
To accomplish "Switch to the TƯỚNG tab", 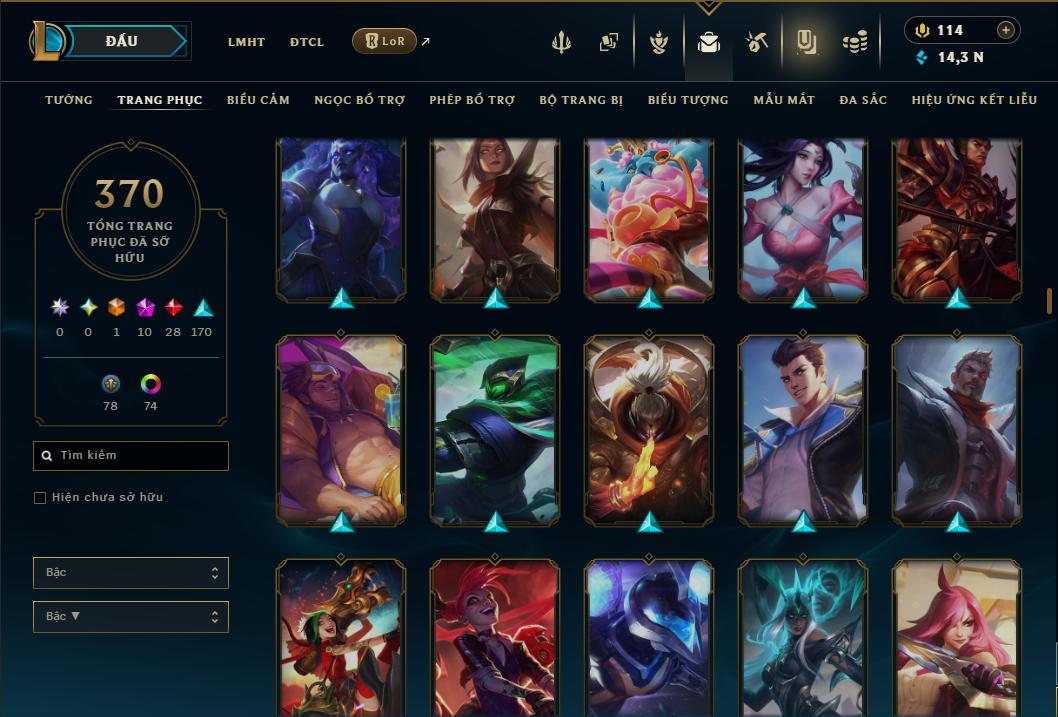I will point(69,100).
